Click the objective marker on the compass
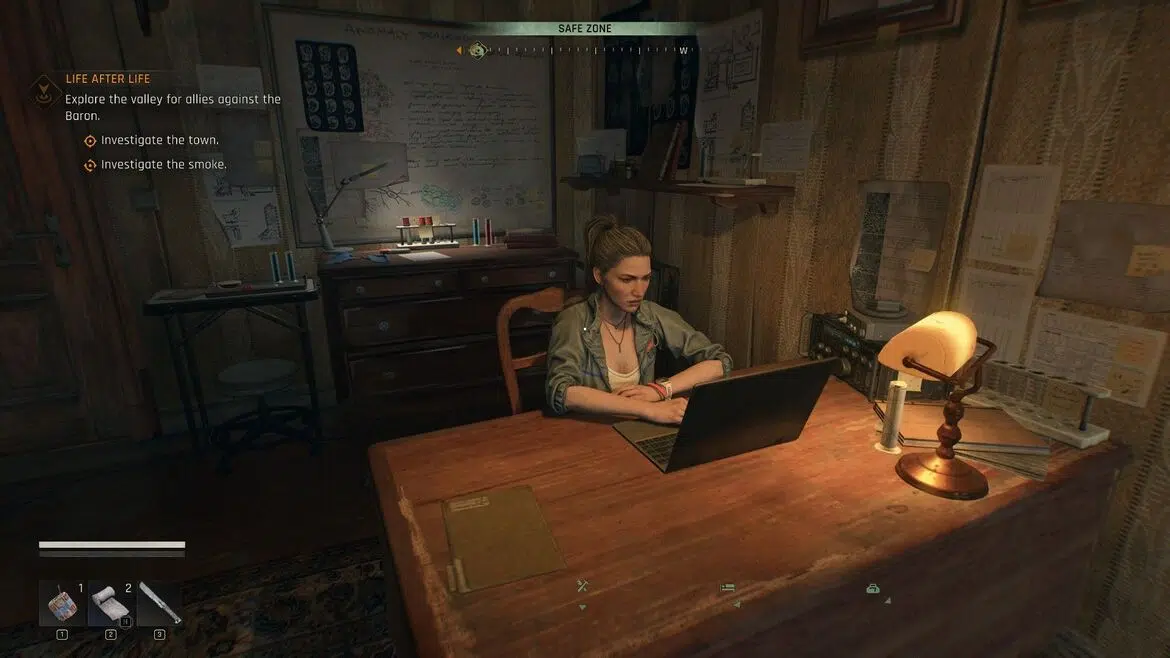This screenshot has height=658, width=1170. click(x=478, y=50)
